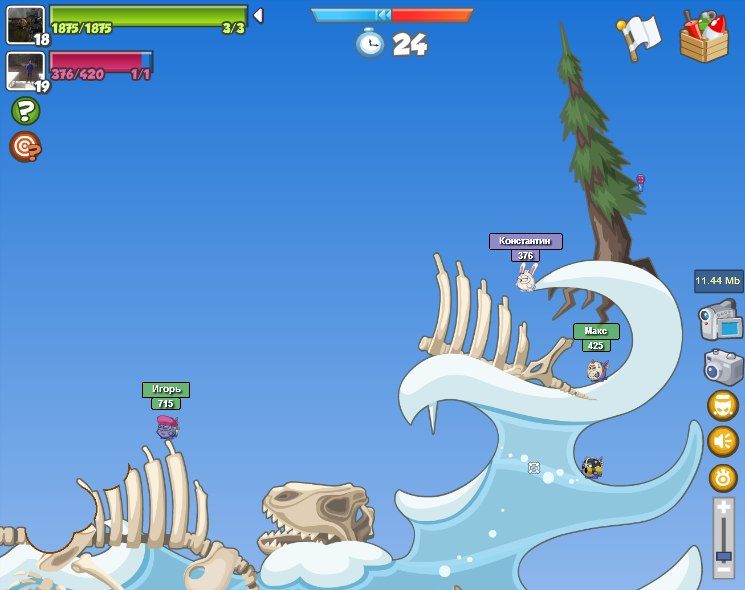Image resolution: width=745 pixels, height=590 pixels.
Task: Click the orange target hint button
Action: (x=25, y=147)
